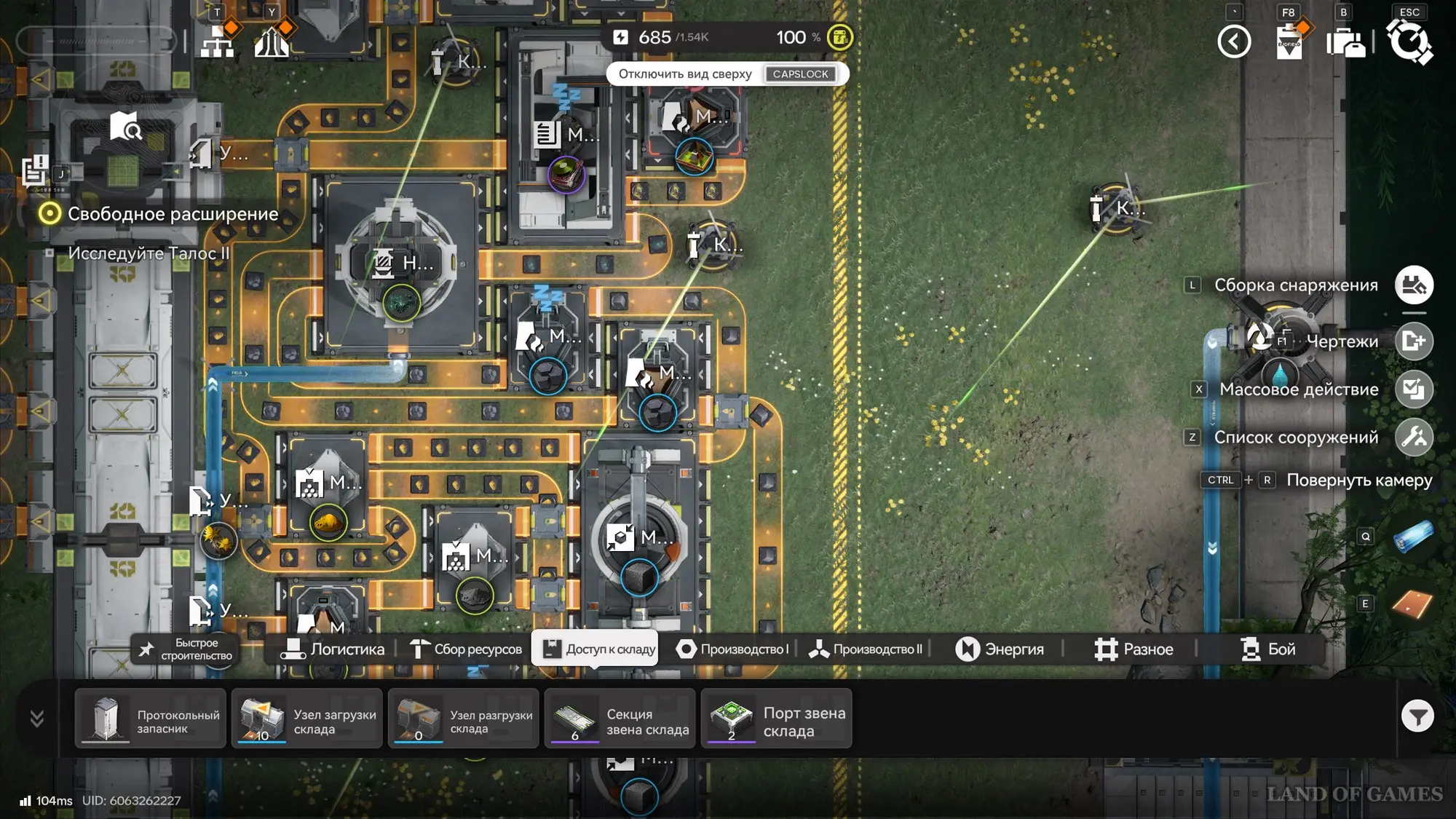Open the Чертежи blueprints menu
The height and width of the screenshot is (819, 1456).
pyautogui.click(x=1414, y=341)
